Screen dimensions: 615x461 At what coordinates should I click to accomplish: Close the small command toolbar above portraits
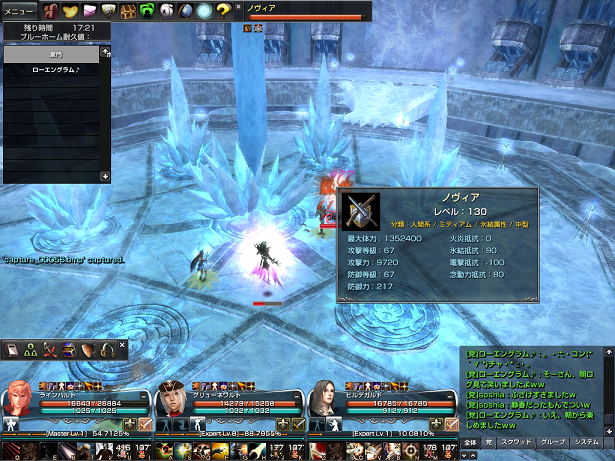tap(122, 345)
